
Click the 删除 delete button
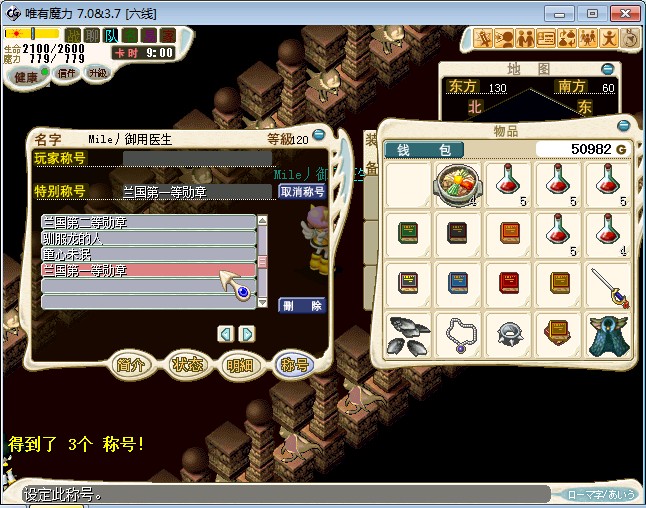coord(302,306)
